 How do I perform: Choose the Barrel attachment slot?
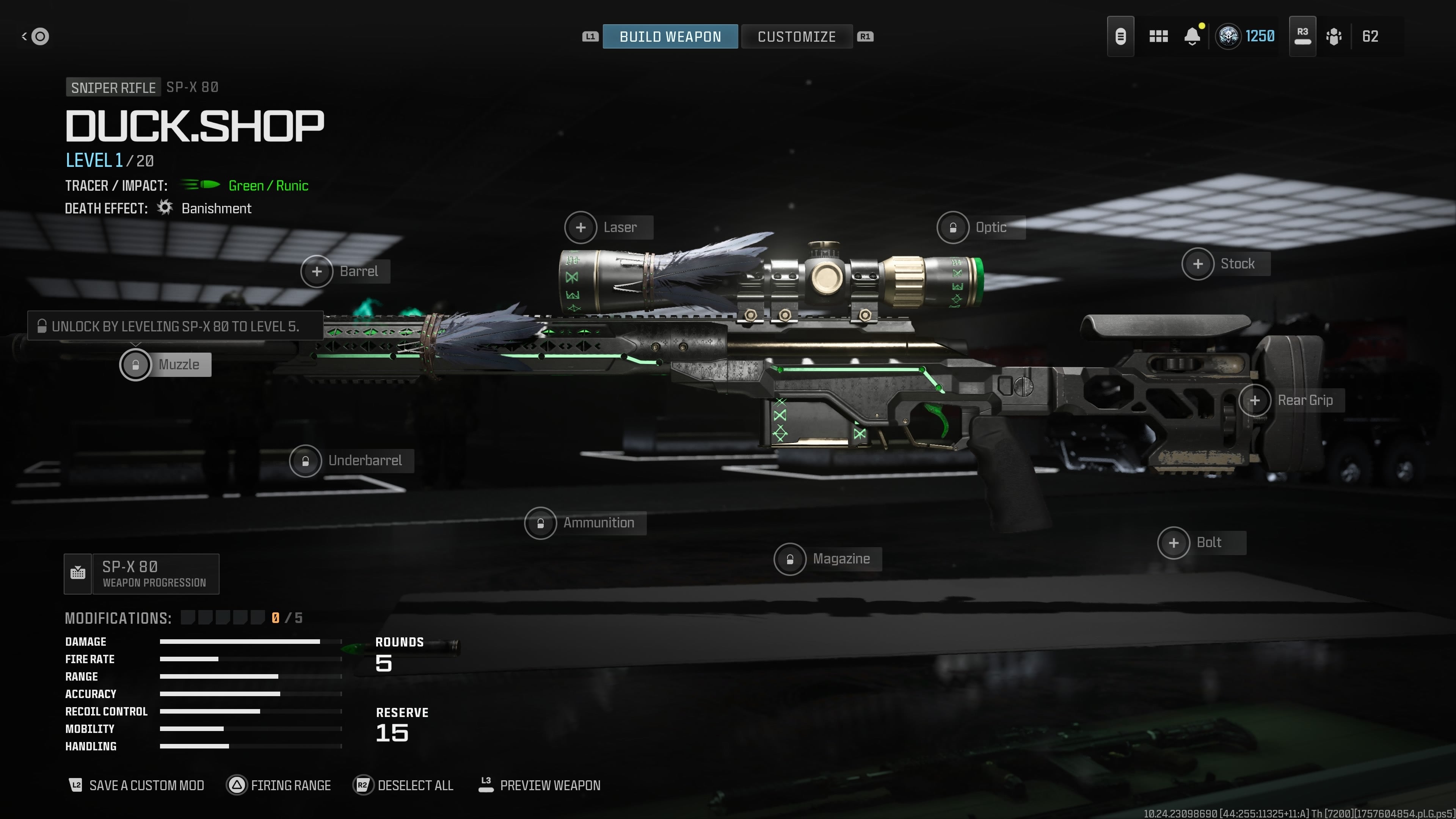pos(317,271)
